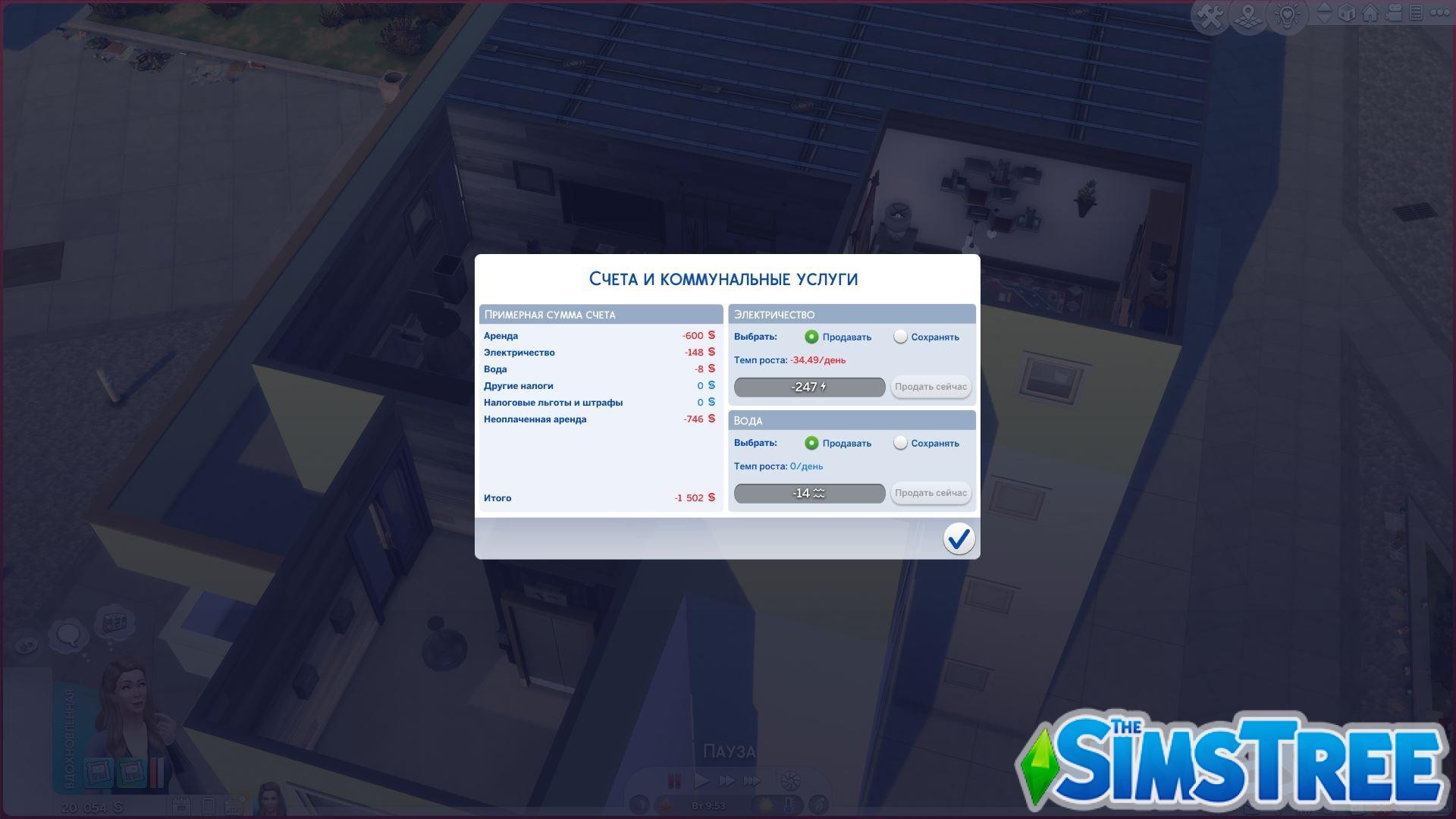Click the walls up/down icon
Viewport: 1456px width, 819px height.
tap(1323, 11)
